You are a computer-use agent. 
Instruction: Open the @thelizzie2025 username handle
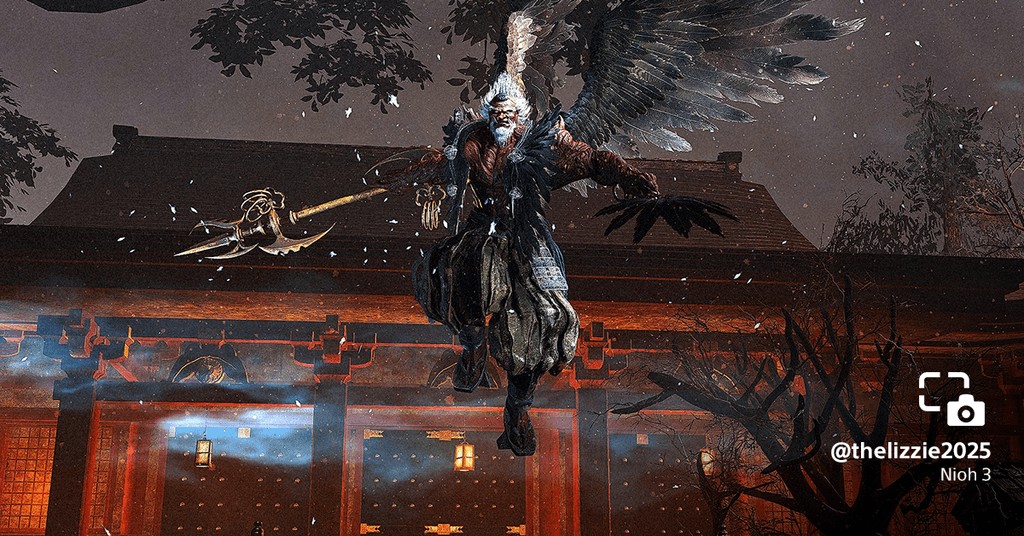910,451
